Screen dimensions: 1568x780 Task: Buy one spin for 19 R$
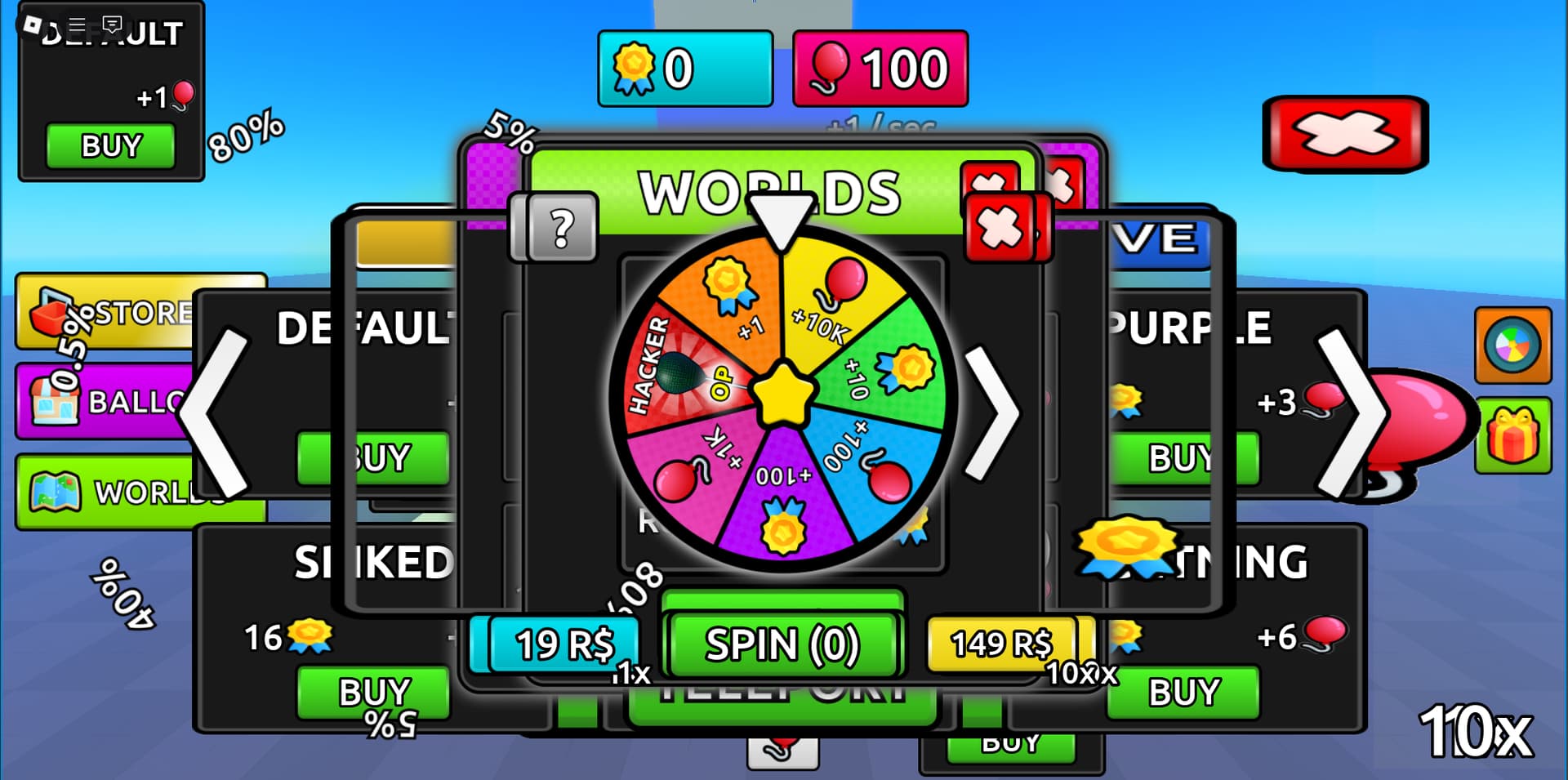[x=563, y=644]
